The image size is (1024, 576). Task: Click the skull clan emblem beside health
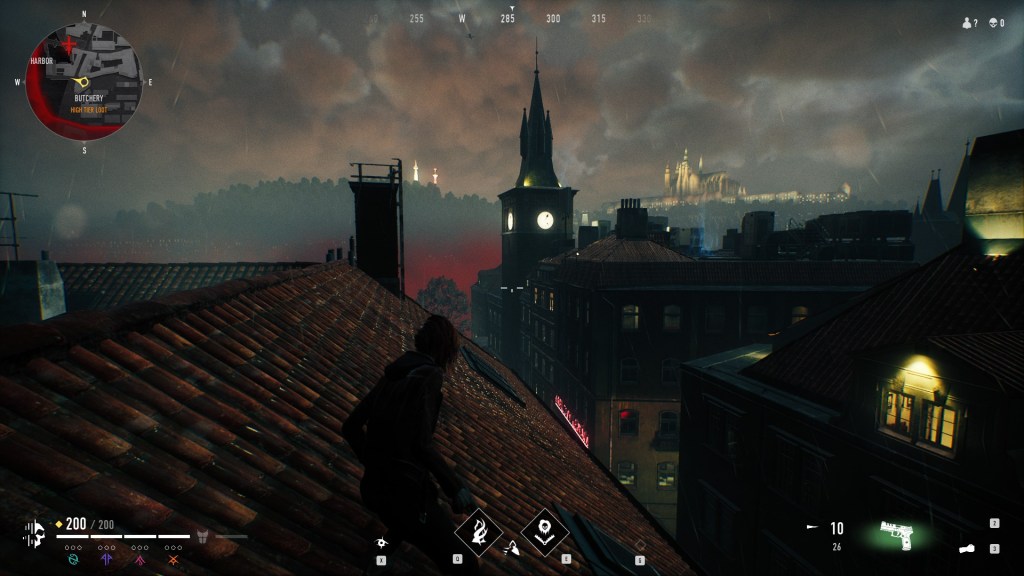coord(35,532)
